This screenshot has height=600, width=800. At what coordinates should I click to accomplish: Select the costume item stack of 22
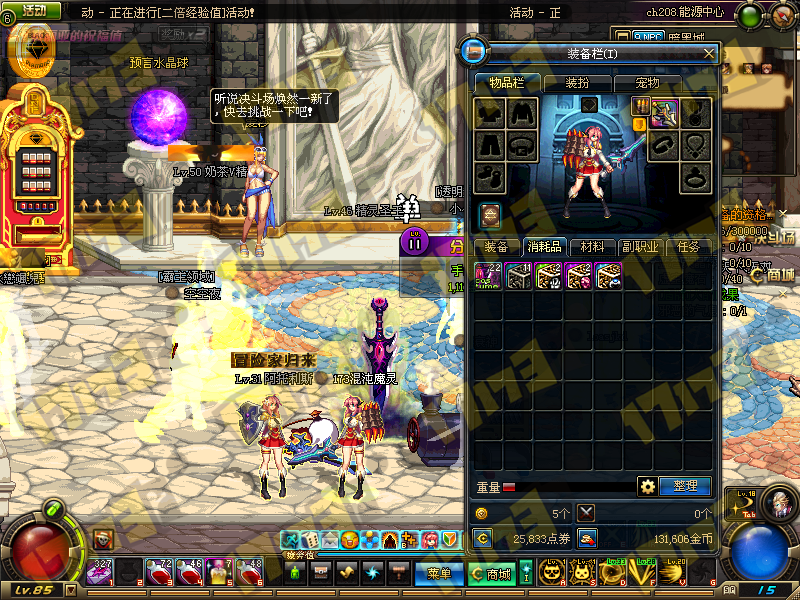(488, 276)
